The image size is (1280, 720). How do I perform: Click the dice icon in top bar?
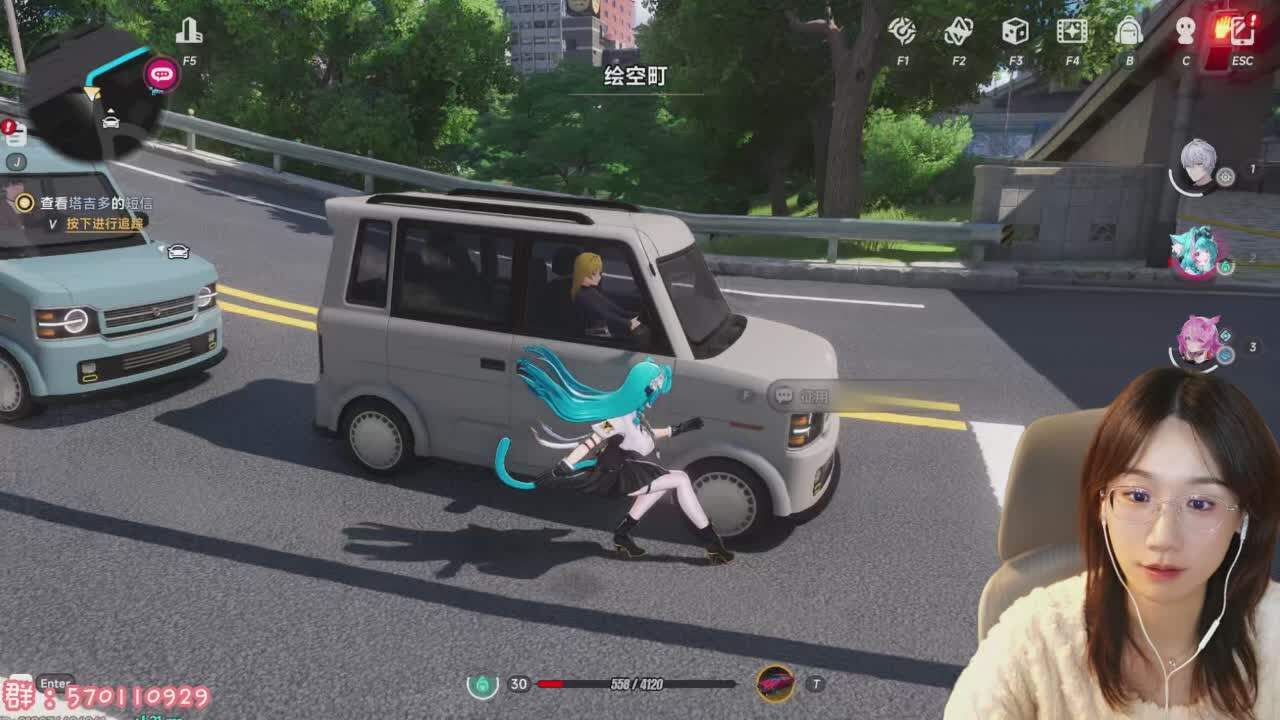(1015, 31)
